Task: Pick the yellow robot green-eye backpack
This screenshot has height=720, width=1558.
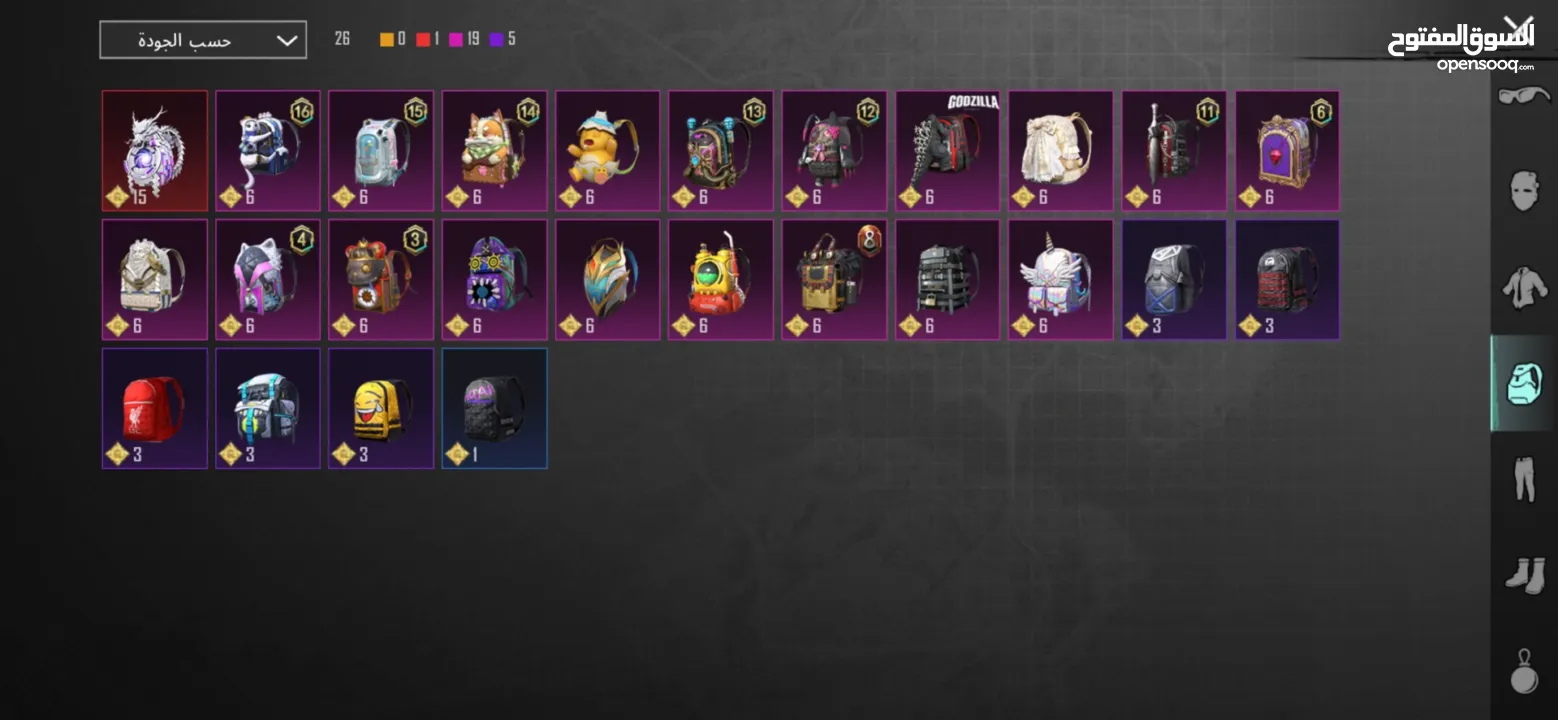Action: (x=721, y=280)
